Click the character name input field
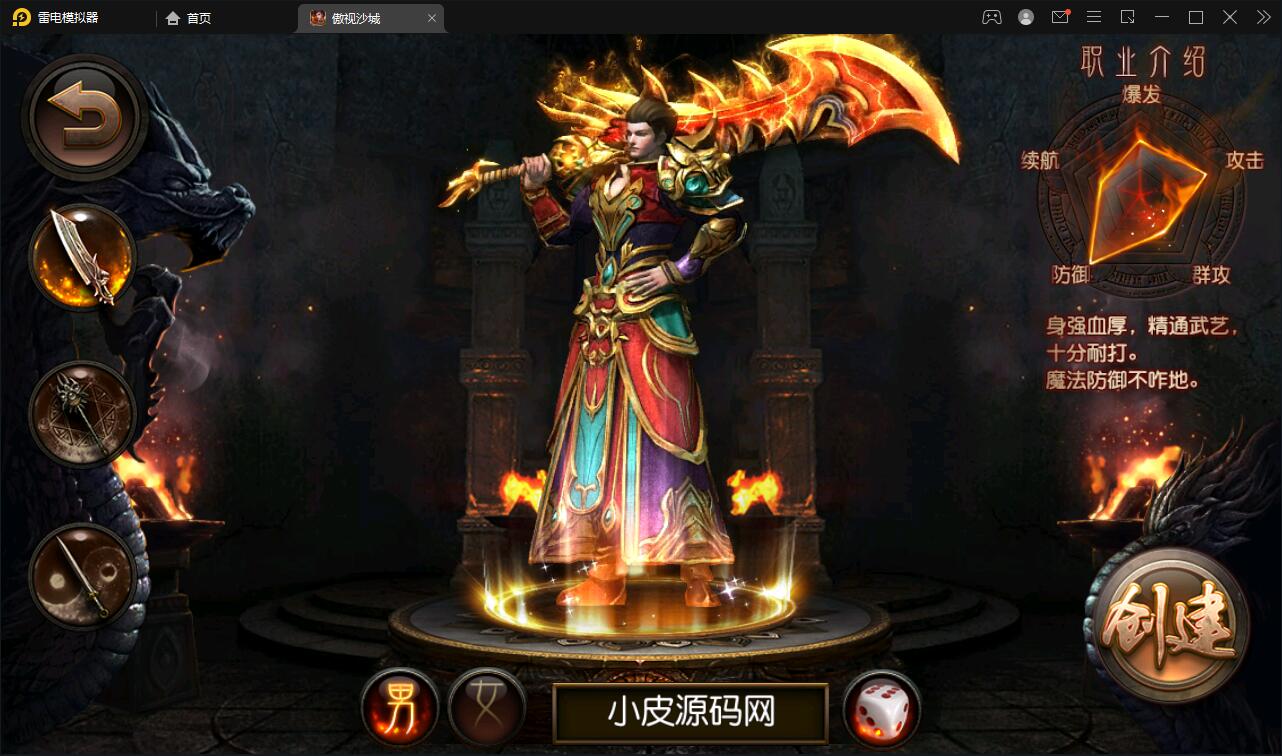Image resolution: width=1282 pixels, height=756 pixels. pyautogui.click(x=690, y=711)
